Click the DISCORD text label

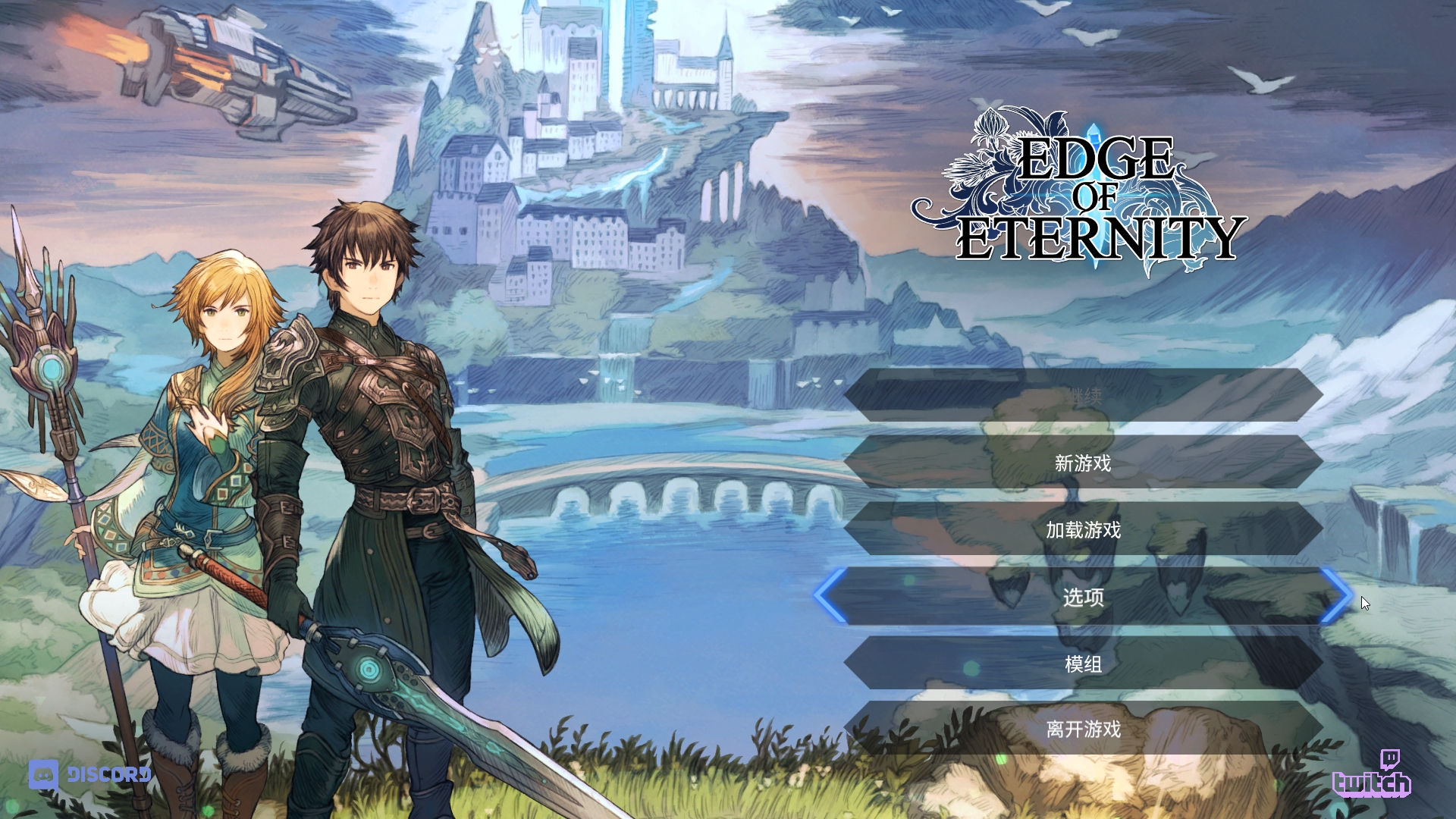tap(109, 775)
